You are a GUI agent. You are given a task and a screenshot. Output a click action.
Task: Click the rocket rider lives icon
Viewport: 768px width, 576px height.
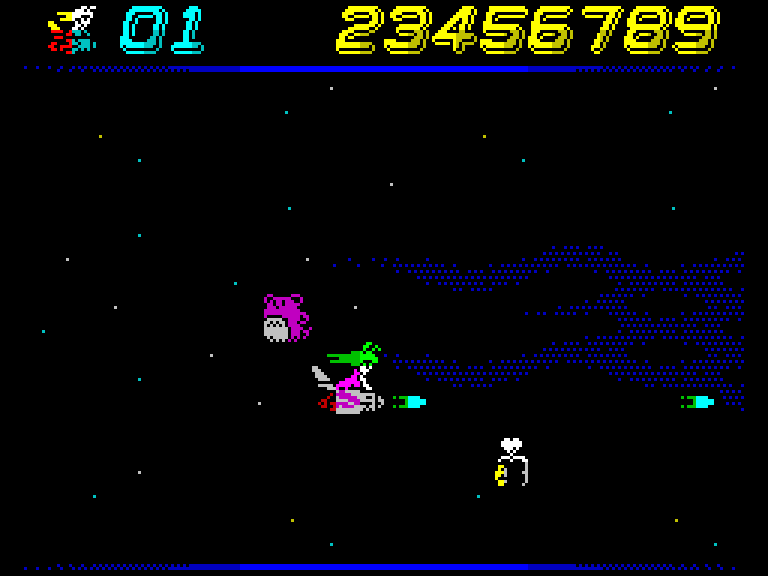click(72, 30)
